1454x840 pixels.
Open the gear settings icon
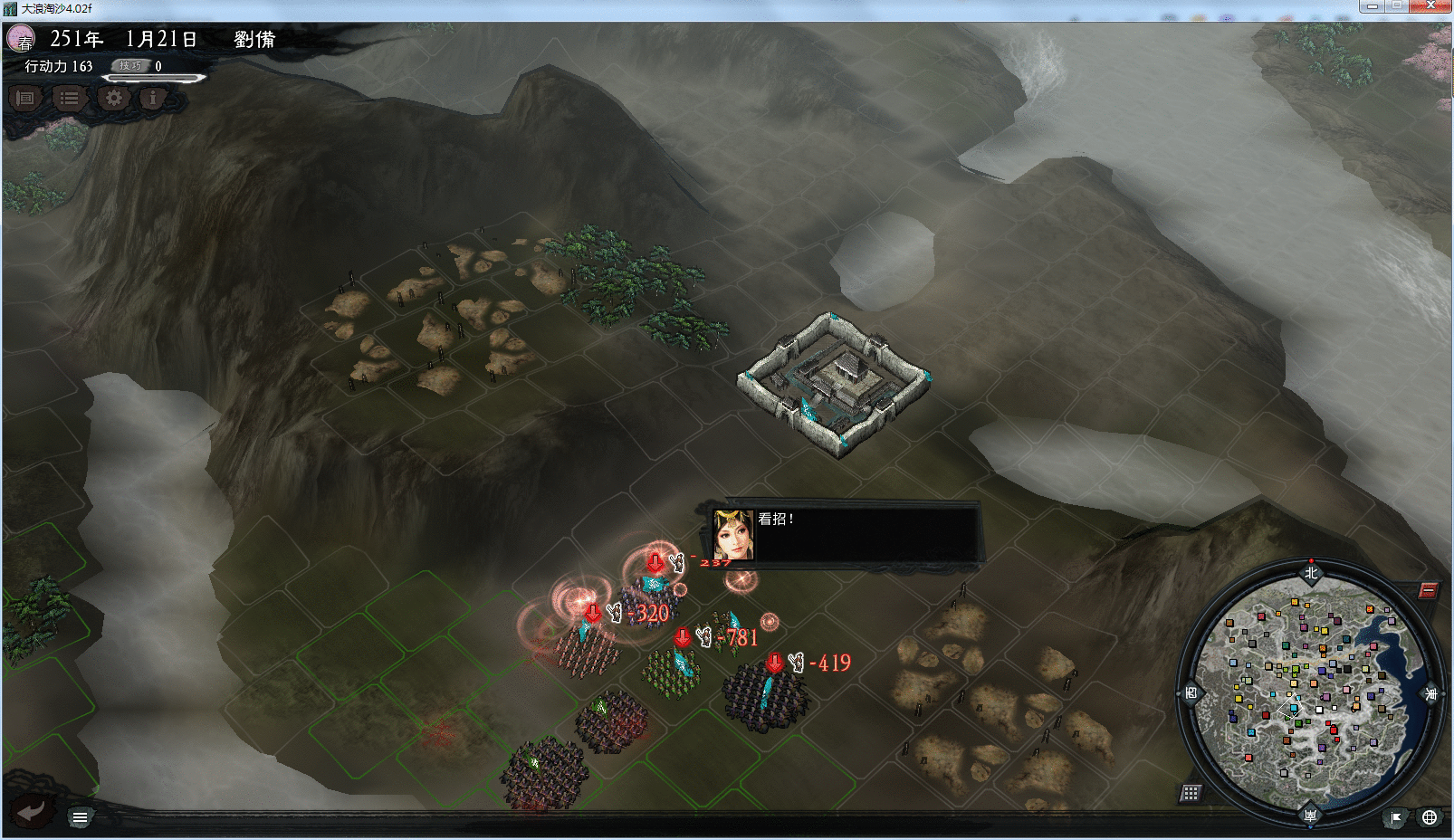tap(113, 98)
